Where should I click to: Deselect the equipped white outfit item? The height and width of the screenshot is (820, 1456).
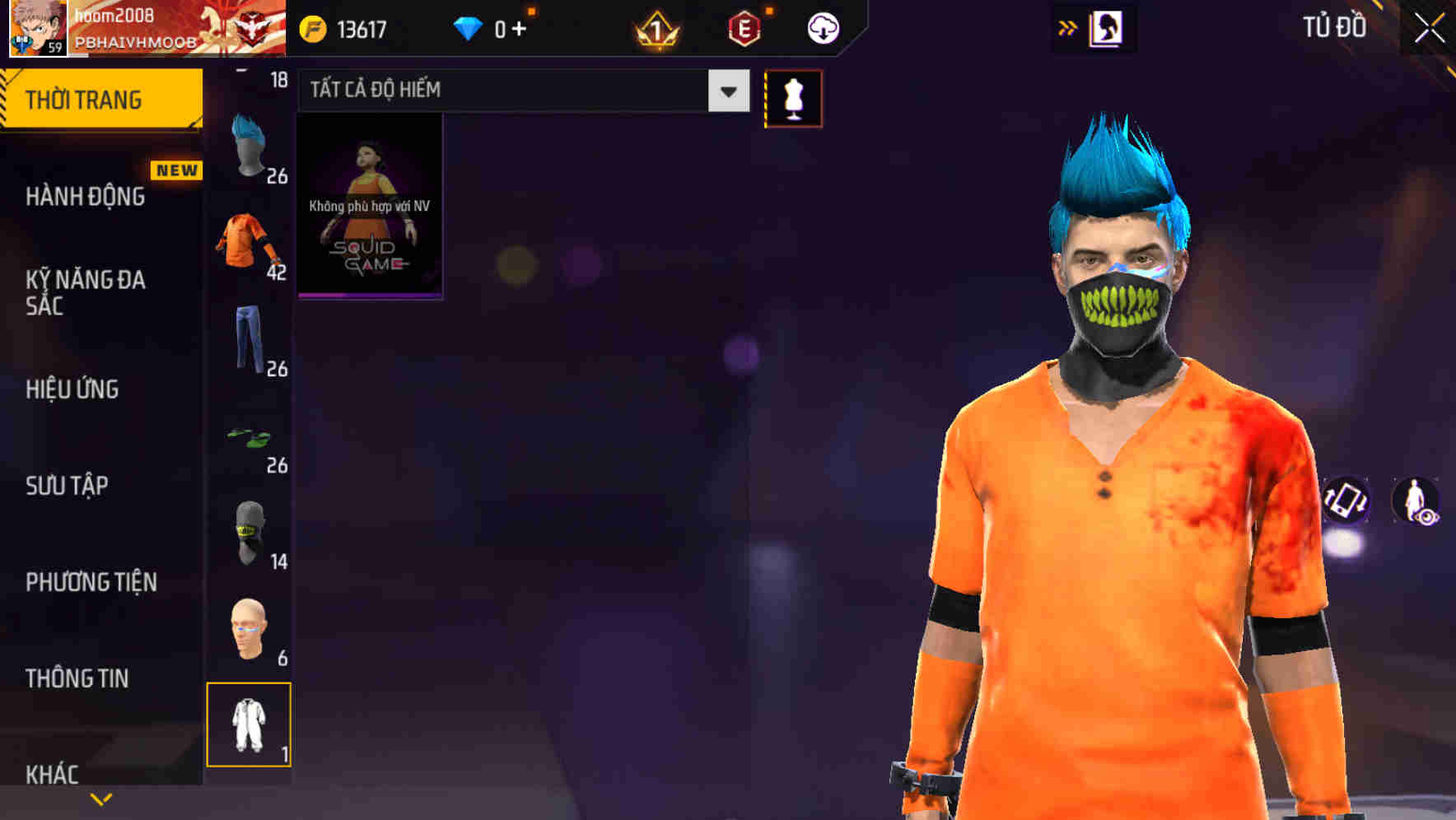(250, 724)
